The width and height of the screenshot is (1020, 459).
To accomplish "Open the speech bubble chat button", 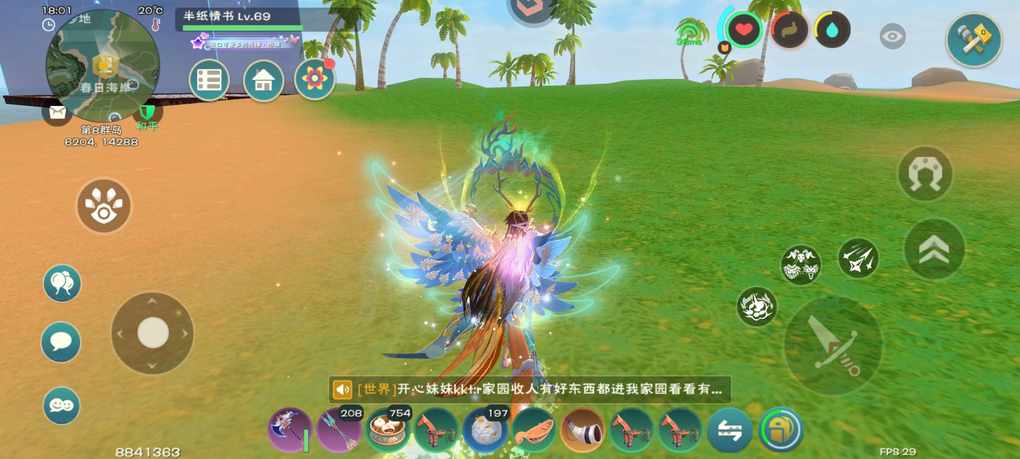I will (x=61, y=342).
